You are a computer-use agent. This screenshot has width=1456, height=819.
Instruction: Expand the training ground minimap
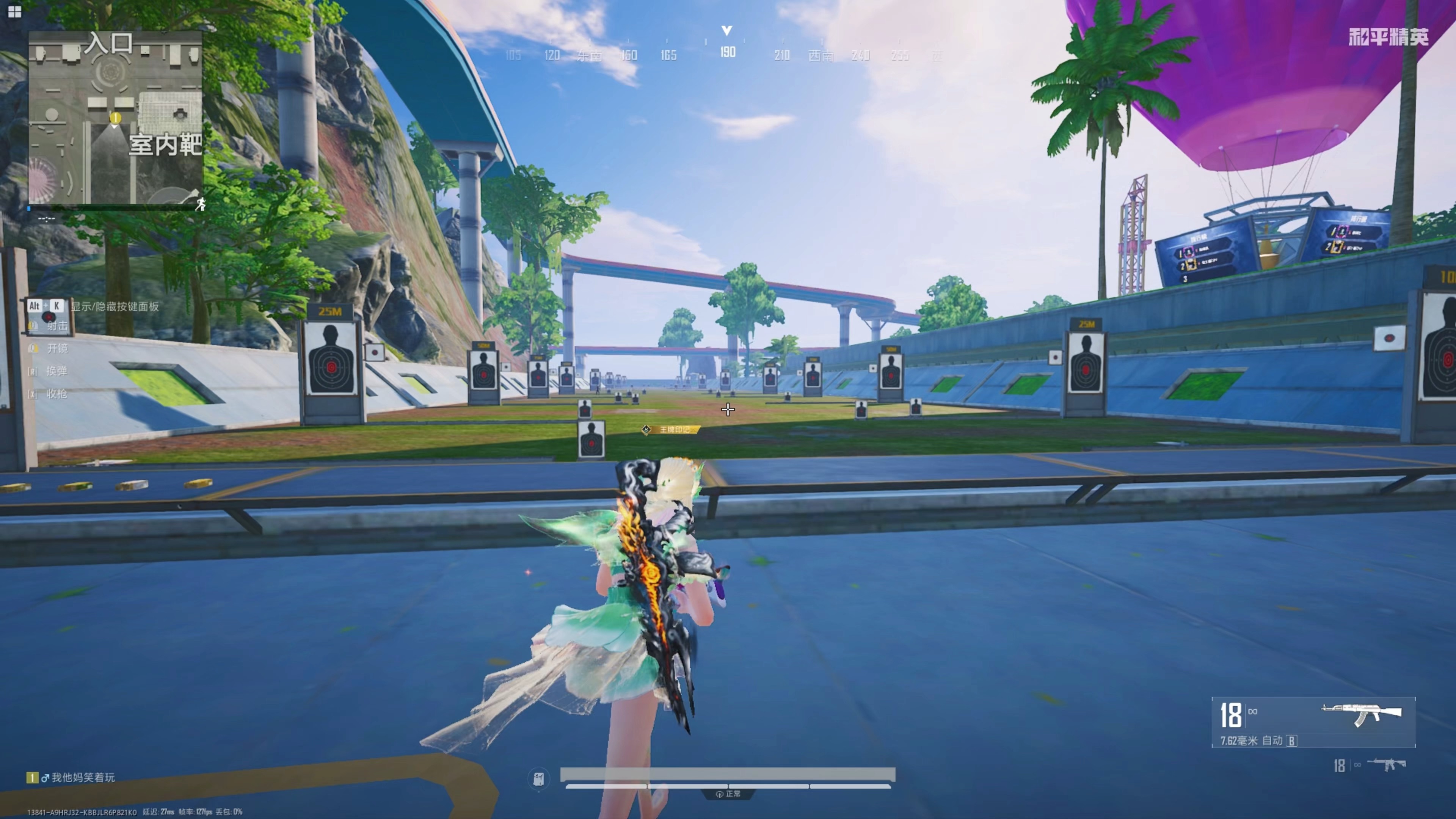coord(115,118)
